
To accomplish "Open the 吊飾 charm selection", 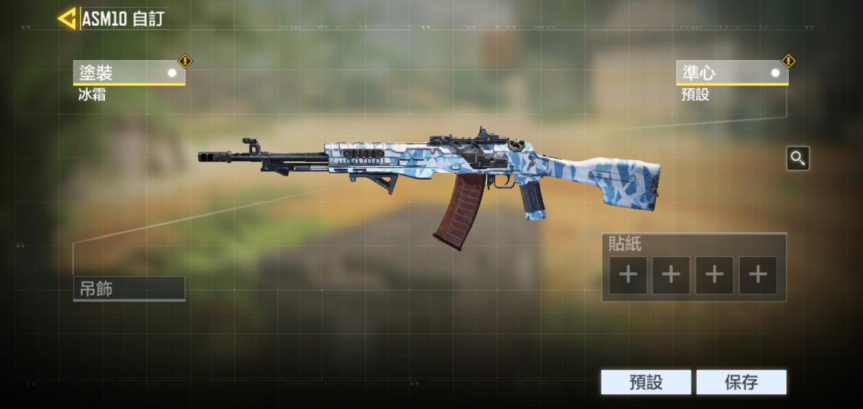I will click(128, 289).
